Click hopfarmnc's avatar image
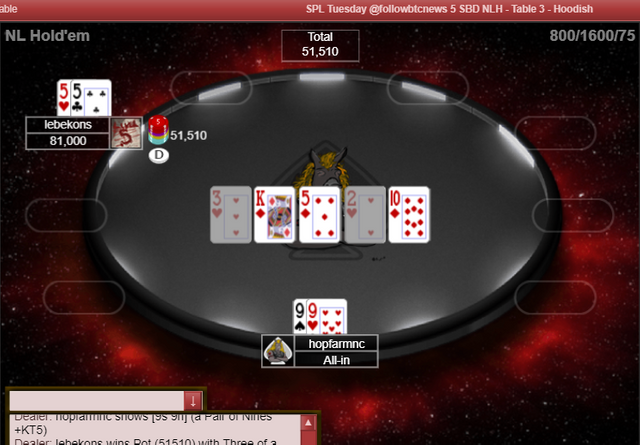 pyautogui.click(x=277, y=351)
